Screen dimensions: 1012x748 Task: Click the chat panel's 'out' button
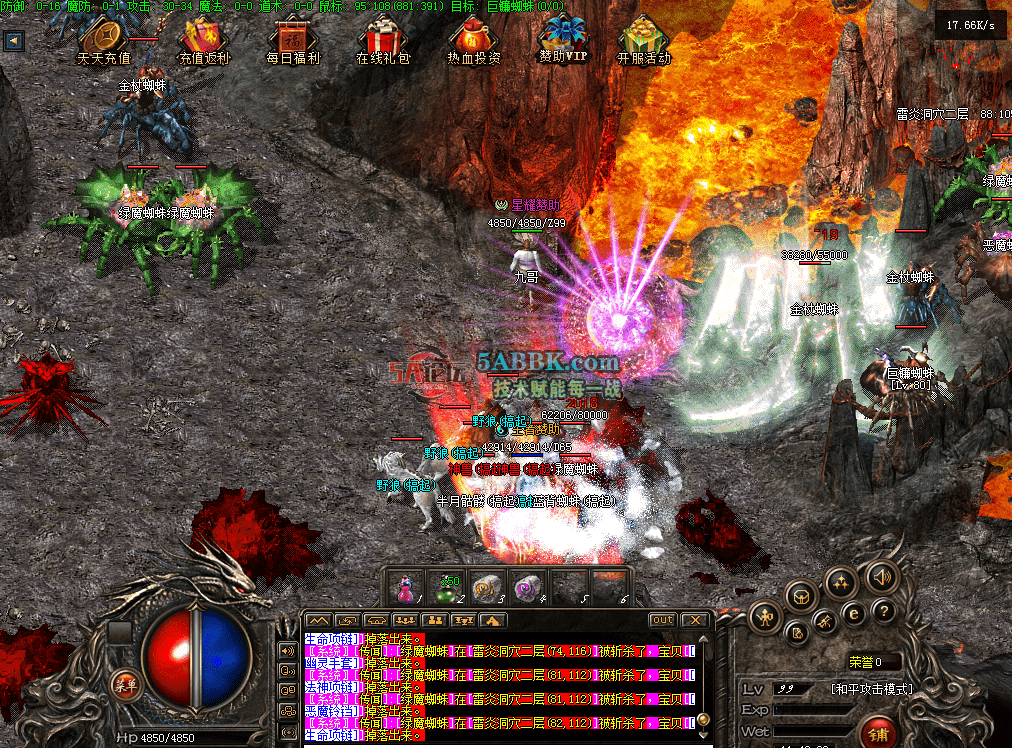pos(662,621)
